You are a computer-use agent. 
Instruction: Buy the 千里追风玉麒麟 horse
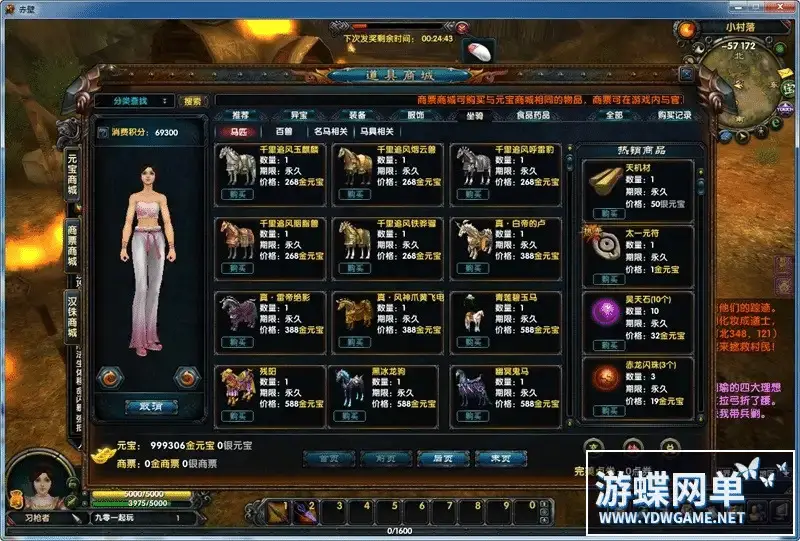click(236, 195)
